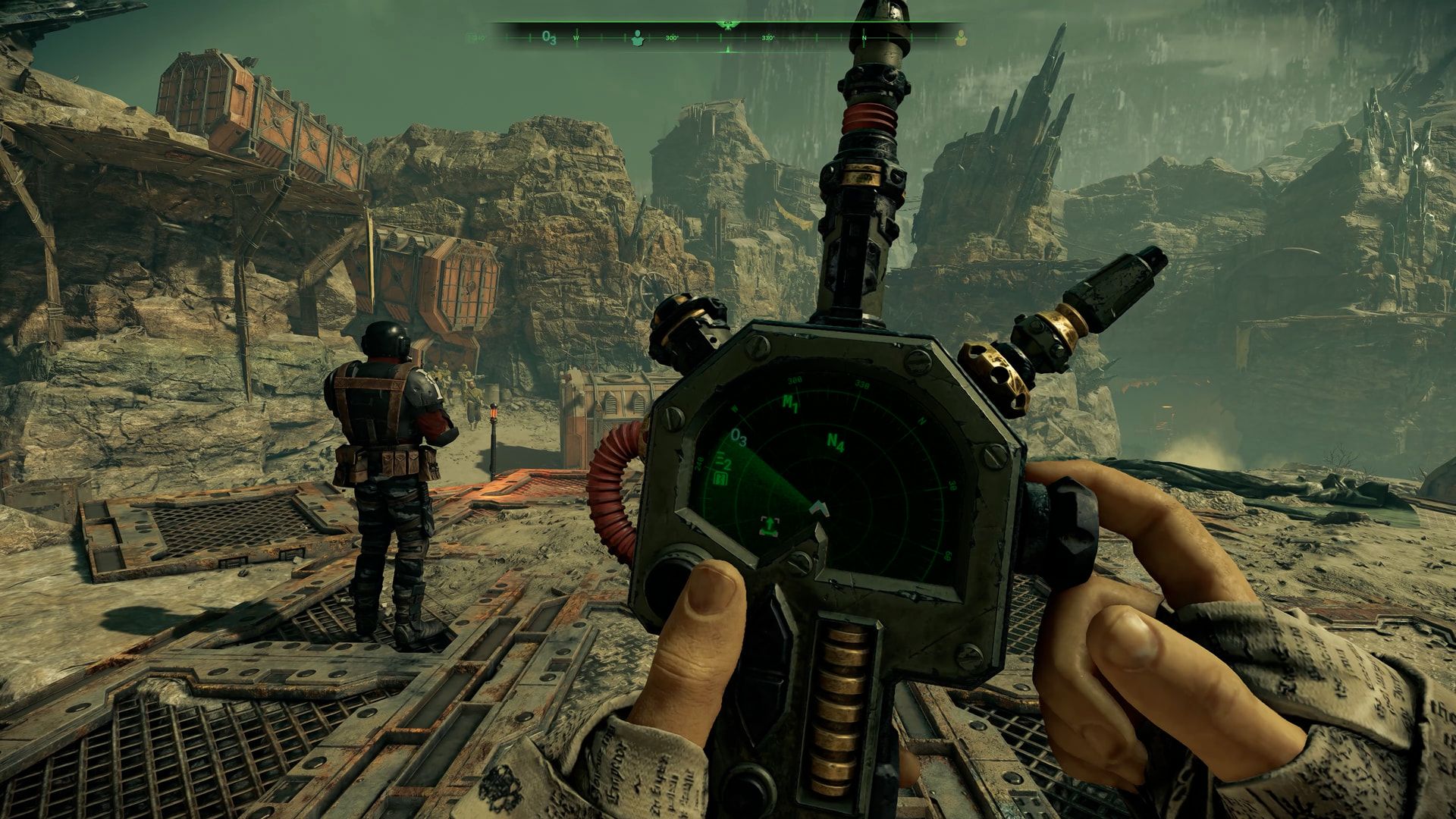Click the player arrow on the radar
Image resolution: width=1456 pixels, height=819 pixels.
(818, 507)
